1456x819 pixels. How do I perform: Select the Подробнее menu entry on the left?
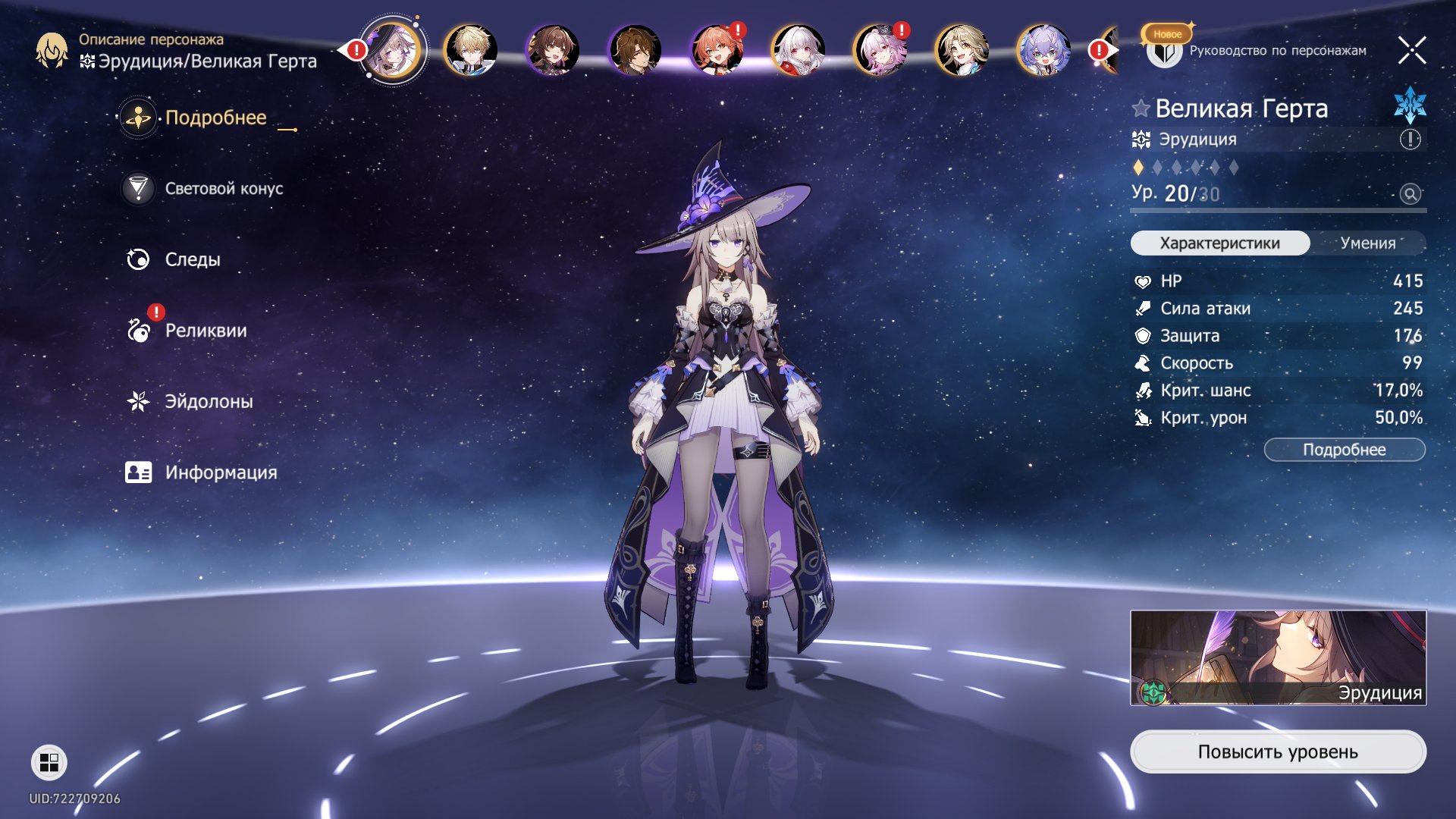(215, 118)
